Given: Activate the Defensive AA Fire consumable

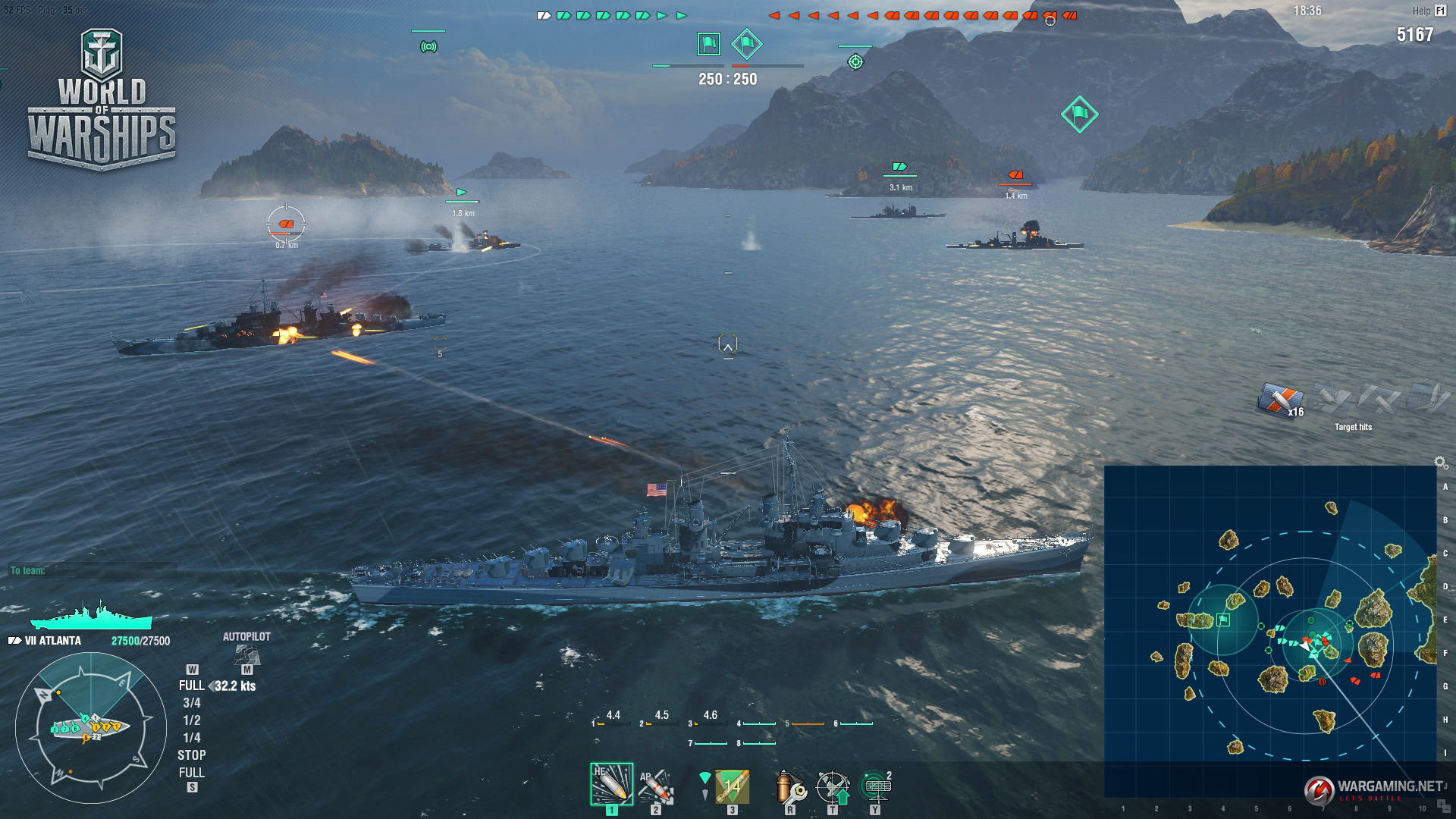Looking at the screenshot, I should pos(833,787).
